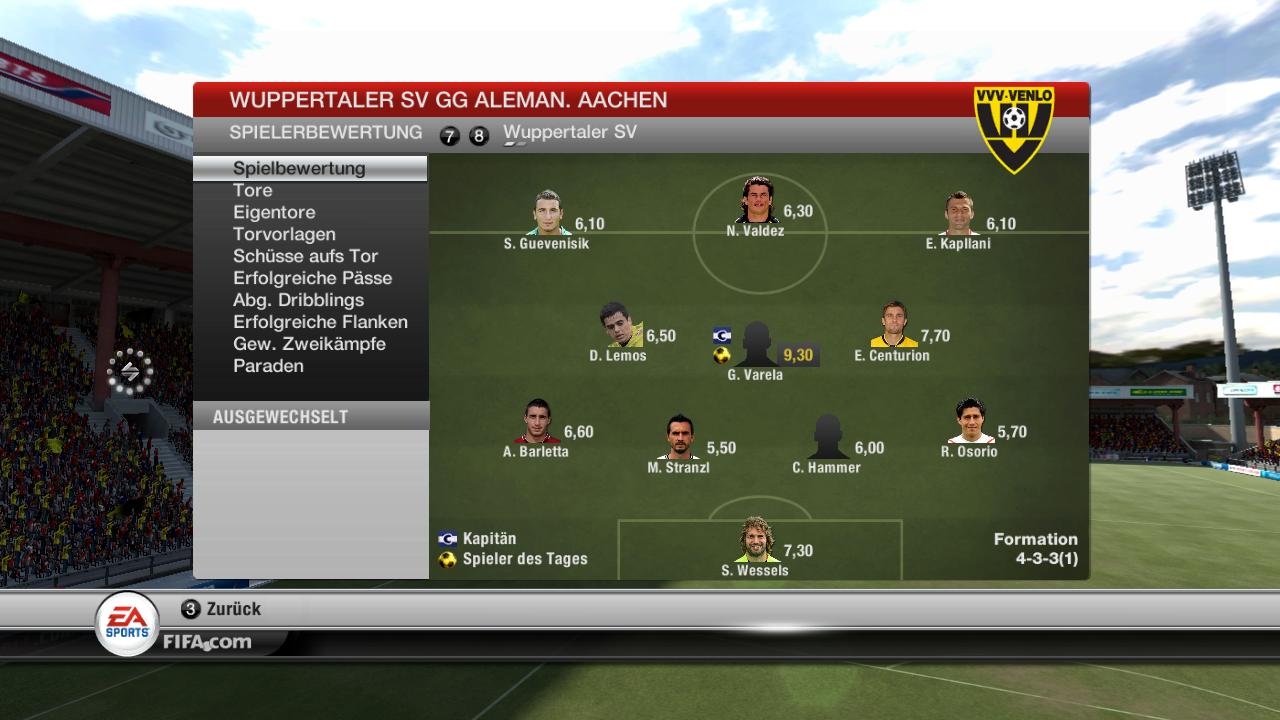Open the Torvorlagen stat list

[284, 234]
